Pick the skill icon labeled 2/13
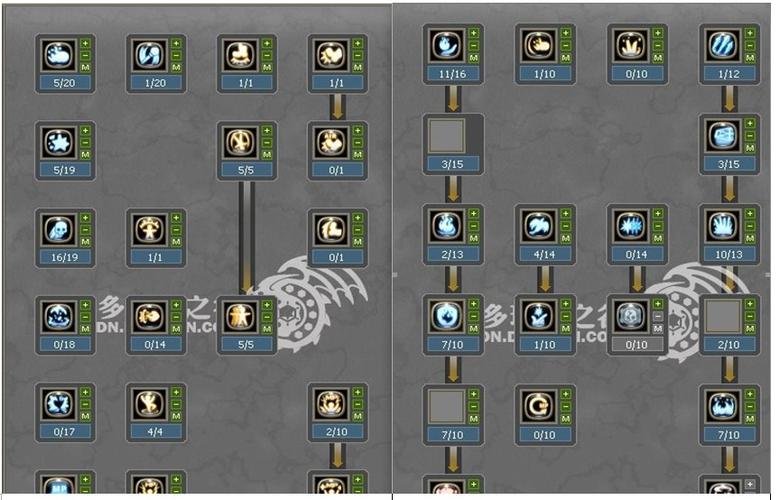This screenshot has height=500, width=780. pos(445,225)
